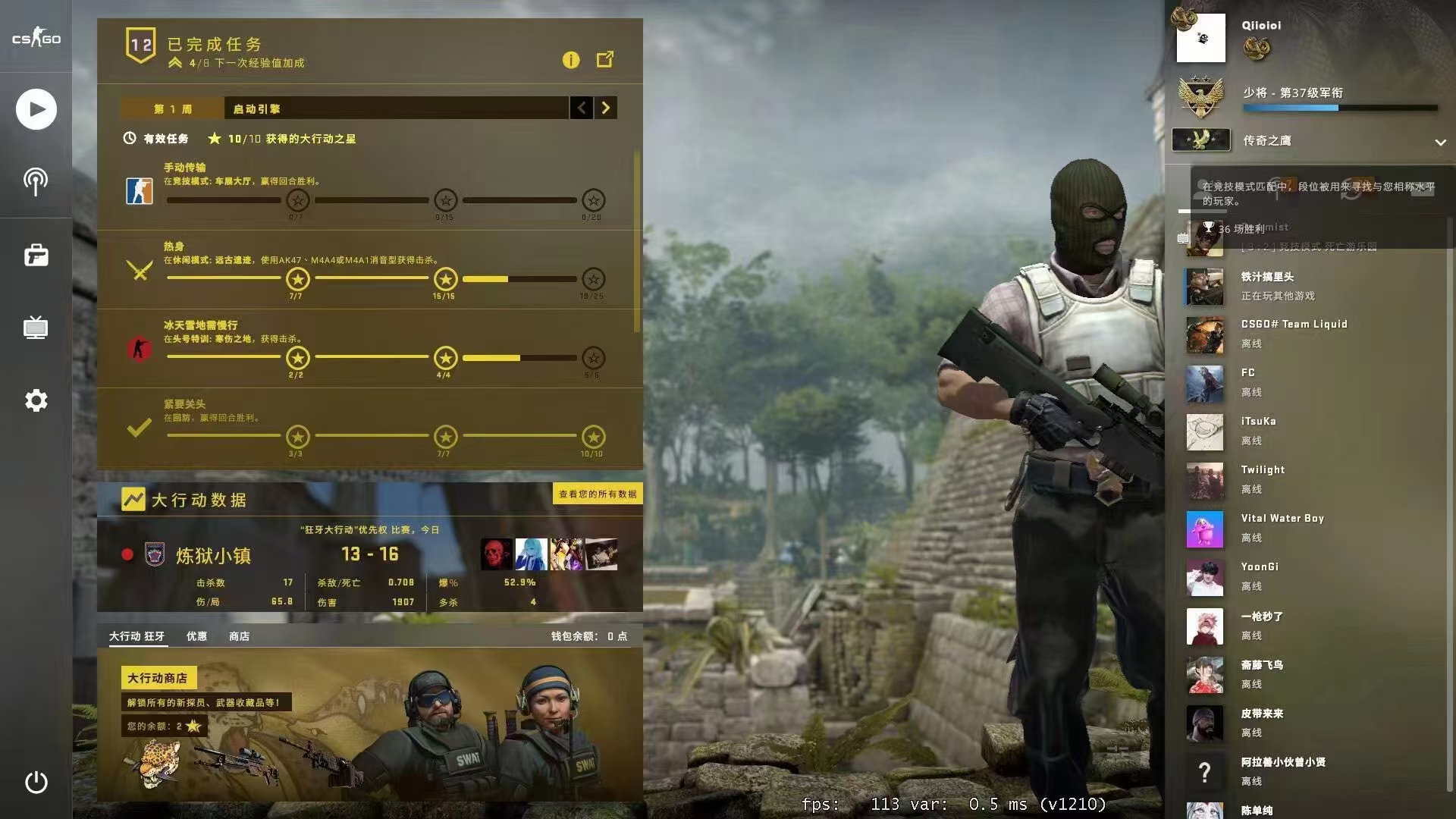Screen dimensions: 1456x819
Task: Click the power quit icon at bottom left
Action: coord(36,783)
